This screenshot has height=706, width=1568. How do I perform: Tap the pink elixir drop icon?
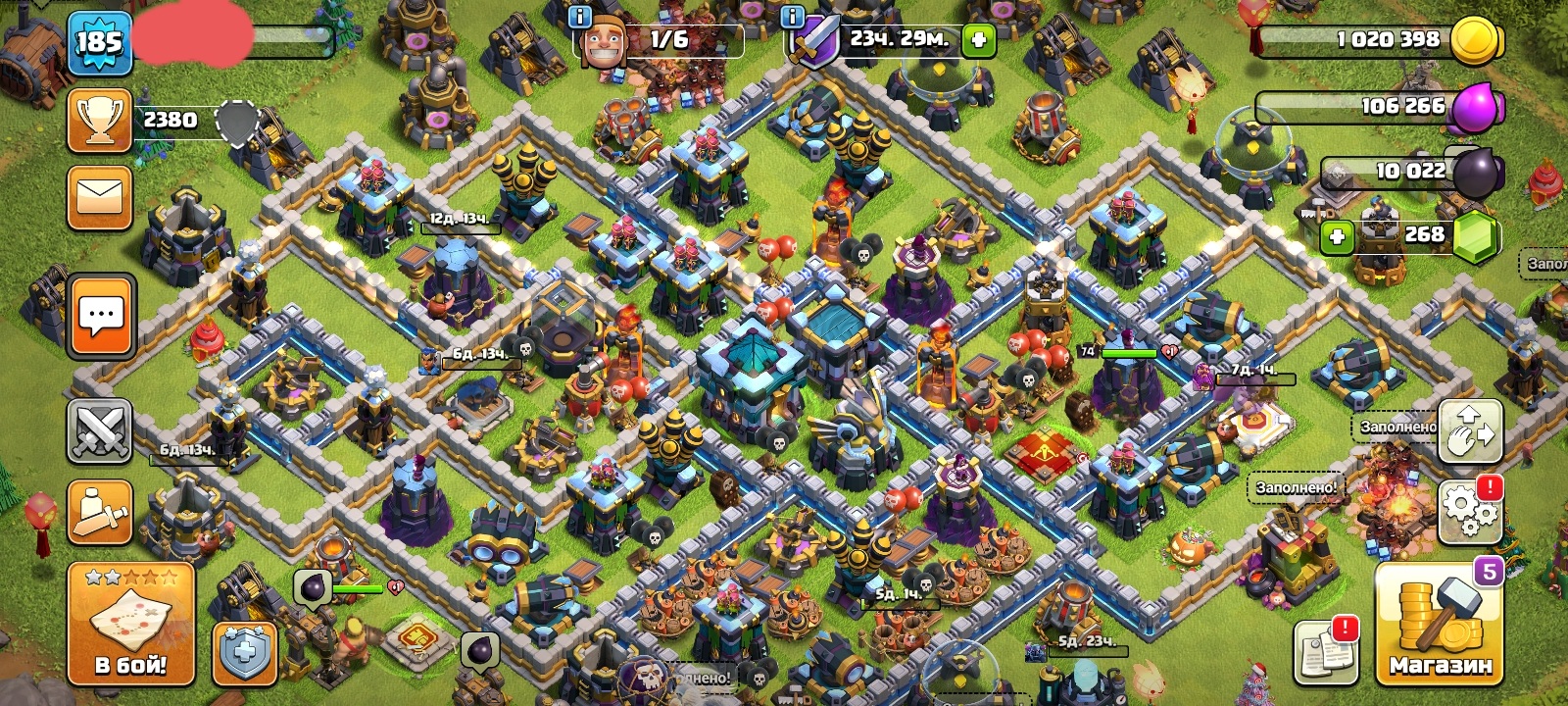tap(1475, 107)
